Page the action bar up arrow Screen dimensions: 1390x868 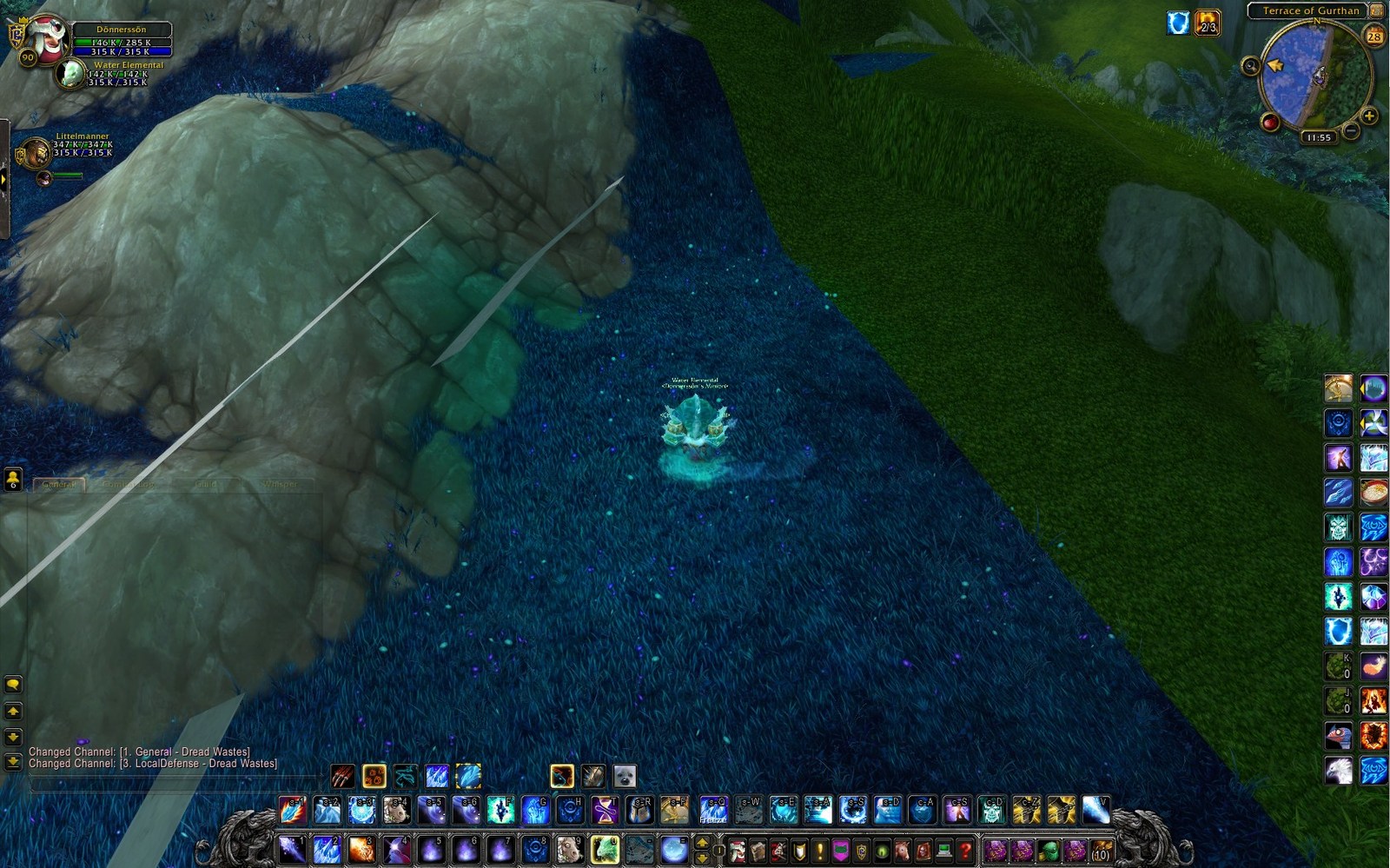pyautogui.click(x=702, y=842)
